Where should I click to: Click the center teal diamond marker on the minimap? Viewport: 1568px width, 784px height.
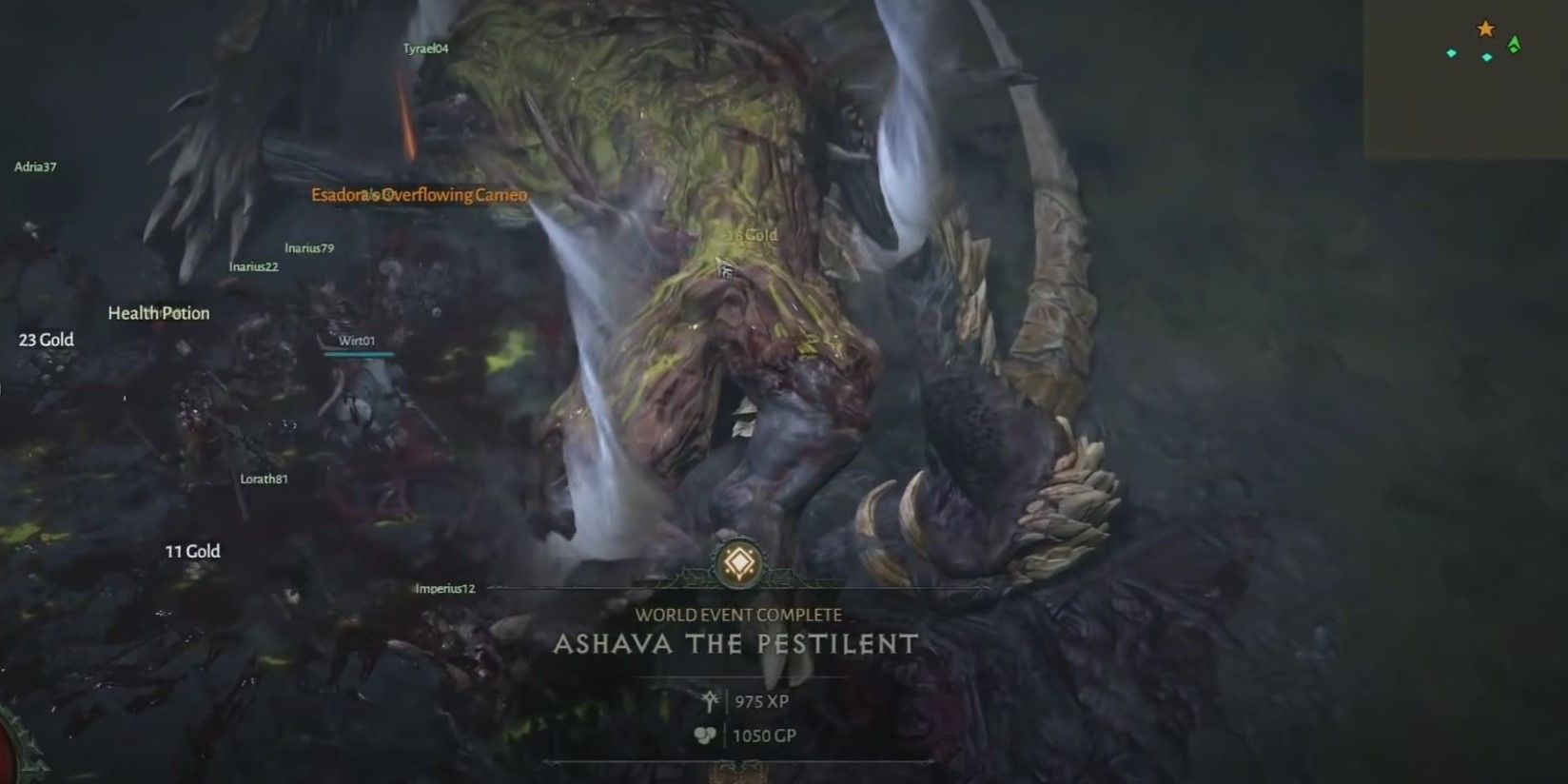coord(1486,55)
